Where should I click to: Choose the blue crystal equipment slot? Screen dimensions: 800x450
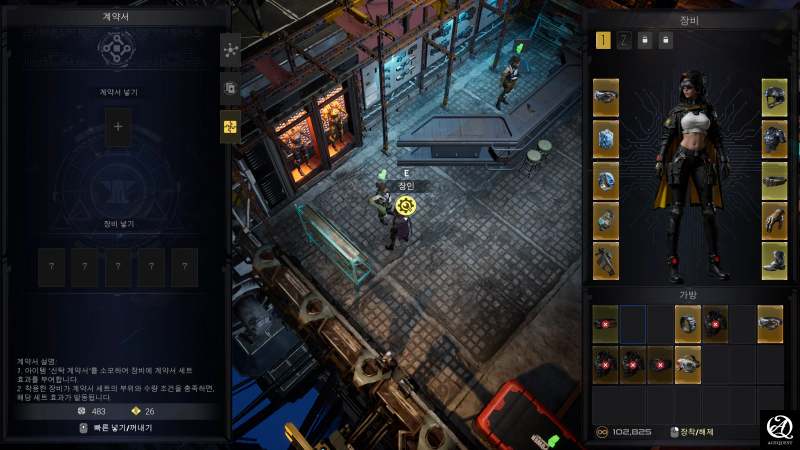coord(606,138)
